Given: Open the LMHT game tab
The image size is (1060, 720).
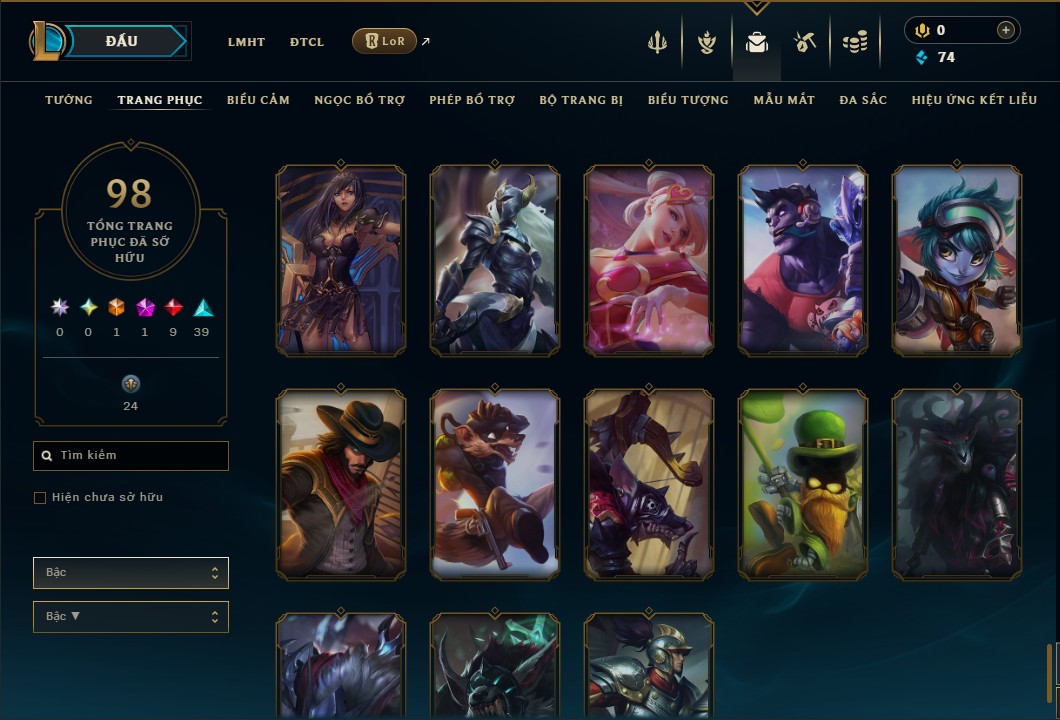Looking at the screenshot, I should tap(246, 42).
